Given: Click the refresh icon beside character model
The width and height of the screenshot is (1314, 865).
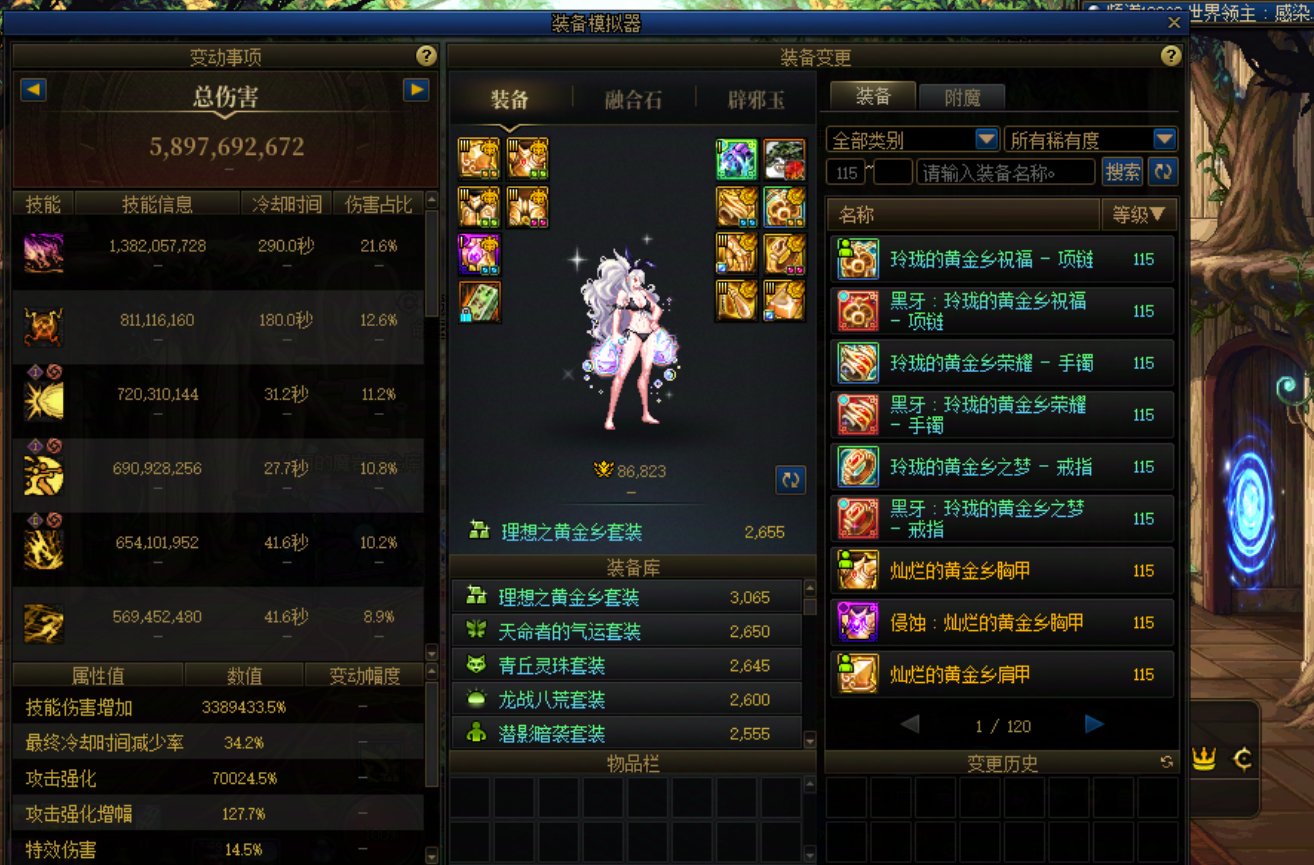Looking at the screenshot, I should point(789,480).
